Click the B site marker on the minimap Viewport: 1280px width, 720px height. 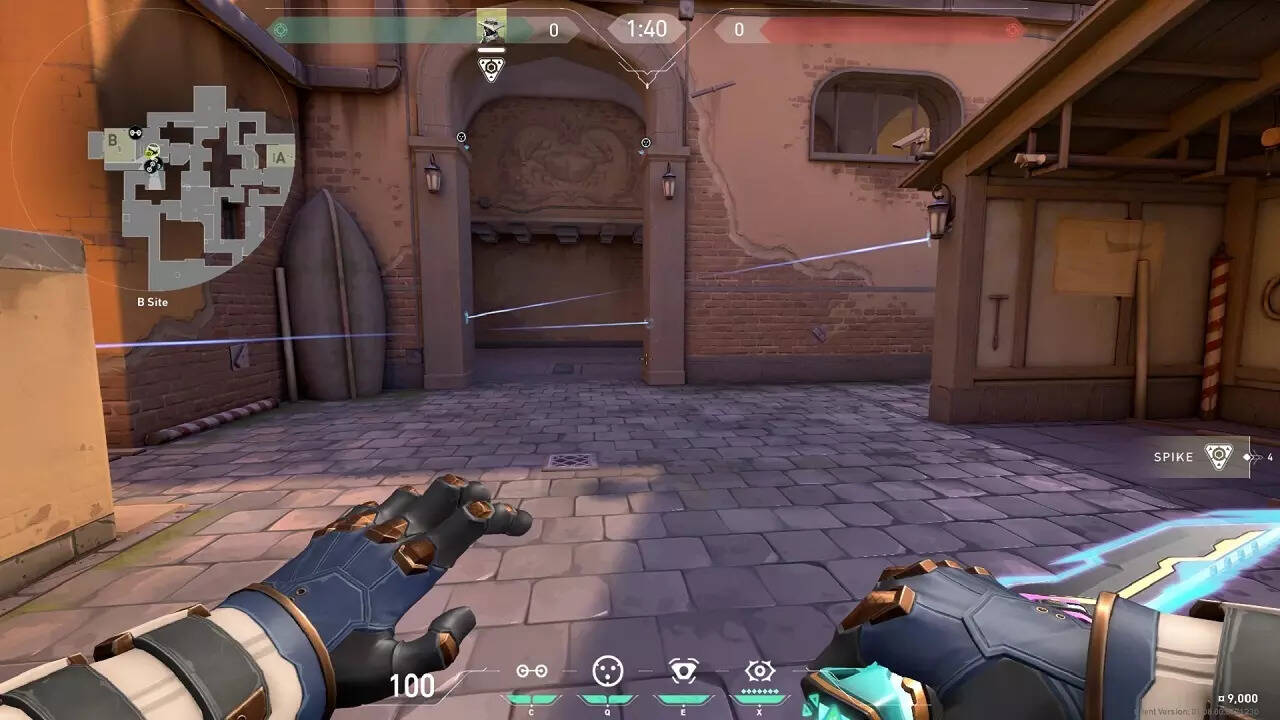point(113,141)
